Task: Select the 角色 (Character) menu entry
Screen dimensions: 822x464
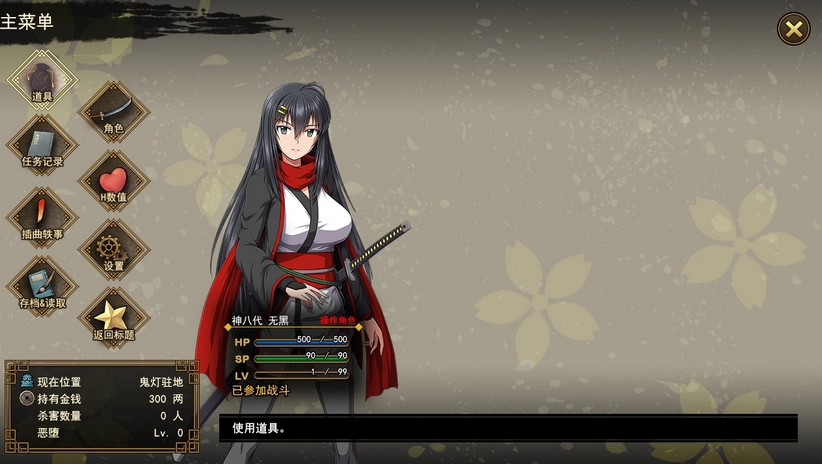Action: 113,111
